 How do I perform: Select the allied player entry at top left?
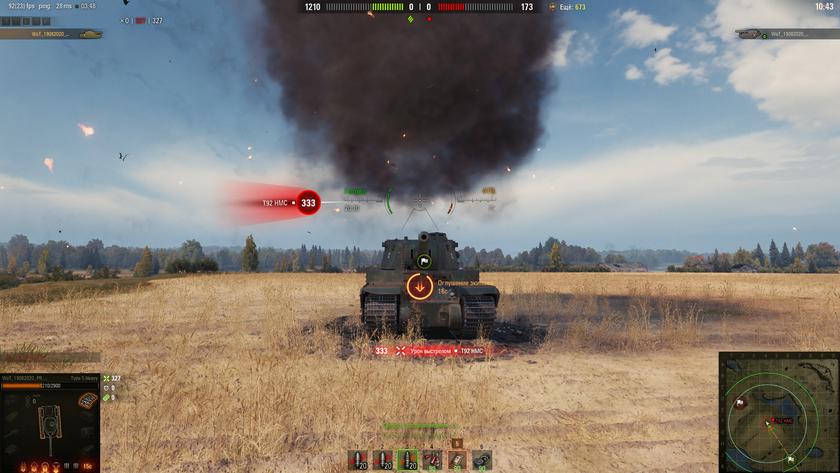(x=50, y=34)
